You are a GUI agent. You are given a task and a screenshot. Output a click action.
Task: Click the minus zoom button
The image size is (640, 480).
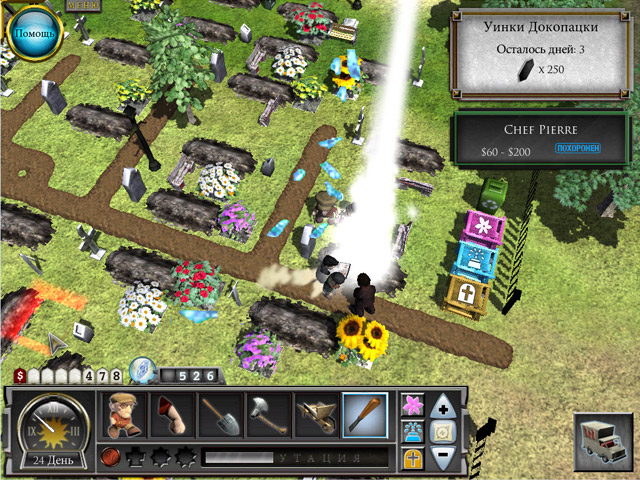pyautogui.click(x=445, y=458)
